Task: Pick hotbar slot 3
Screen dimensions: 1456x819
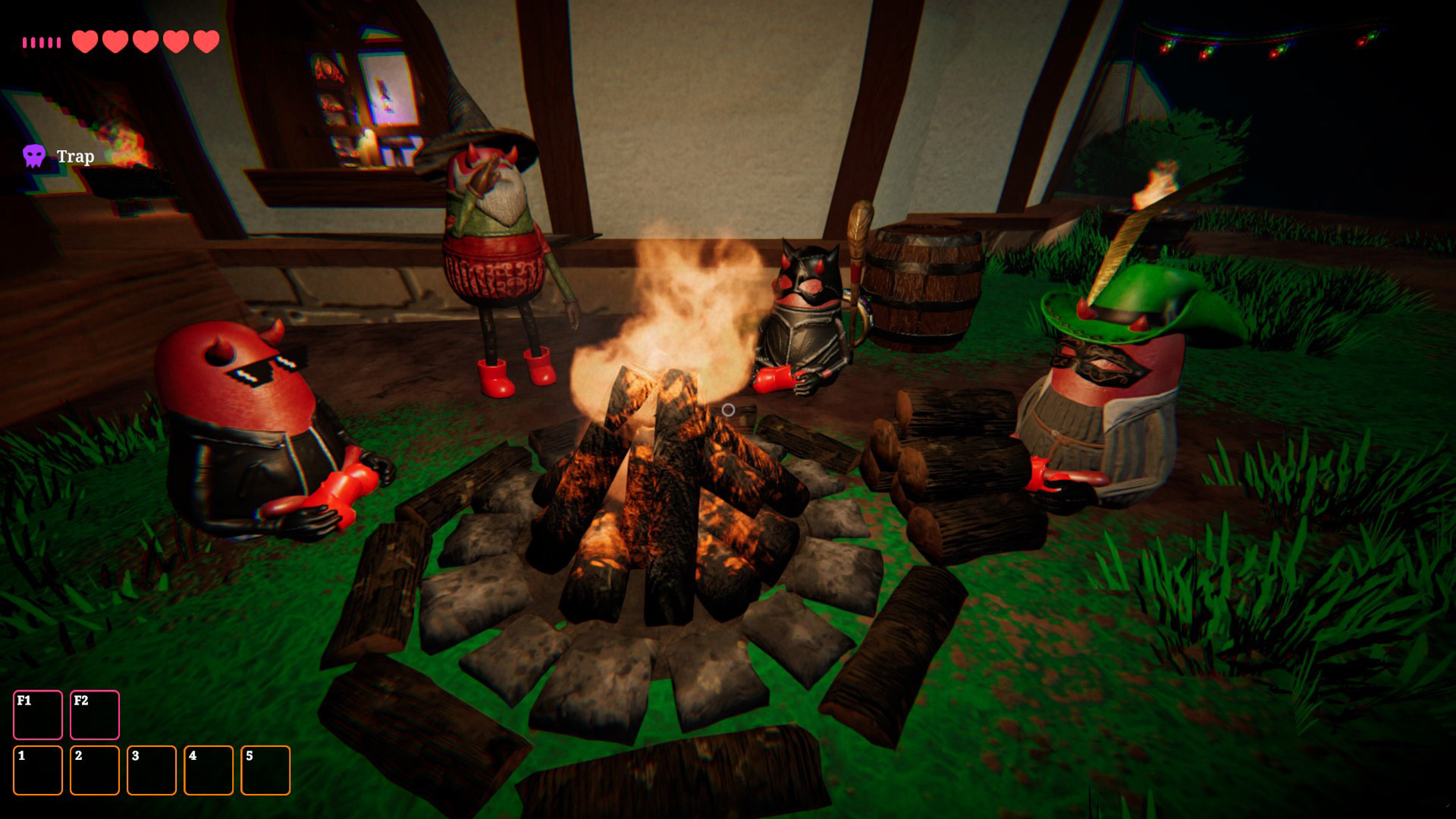Action: tap(152, 770)
